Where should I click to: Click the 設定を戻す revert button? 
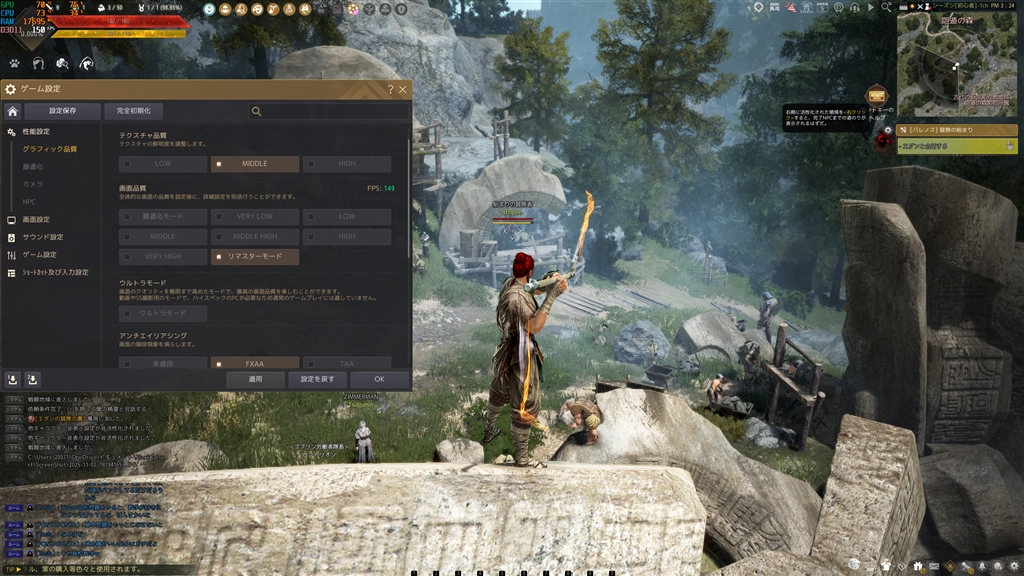click(317, 380)
